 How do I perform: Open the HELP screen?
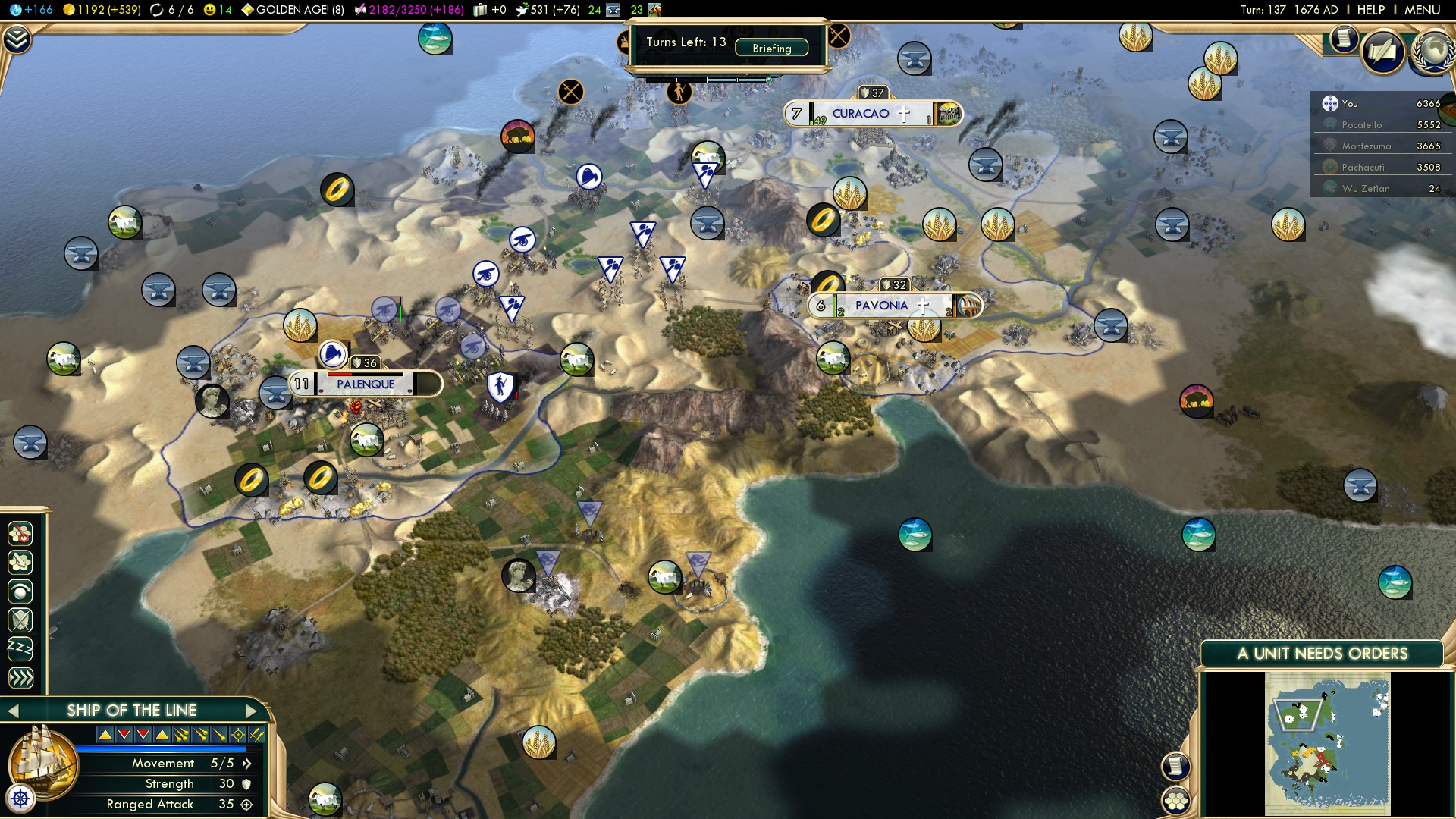click(x=1370, y=10)
